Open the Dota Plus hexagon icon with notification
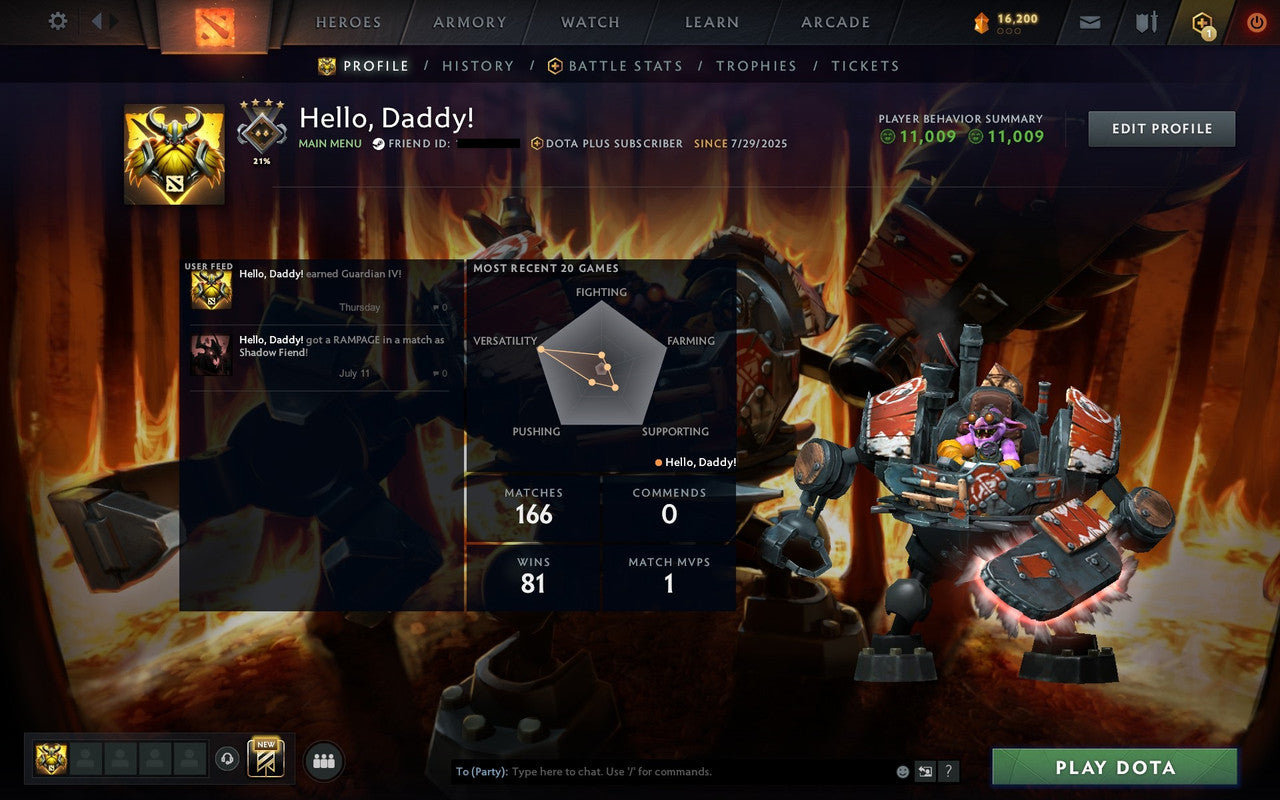1280x800 pixels. pyautogui.click(x=1201, y=21)
